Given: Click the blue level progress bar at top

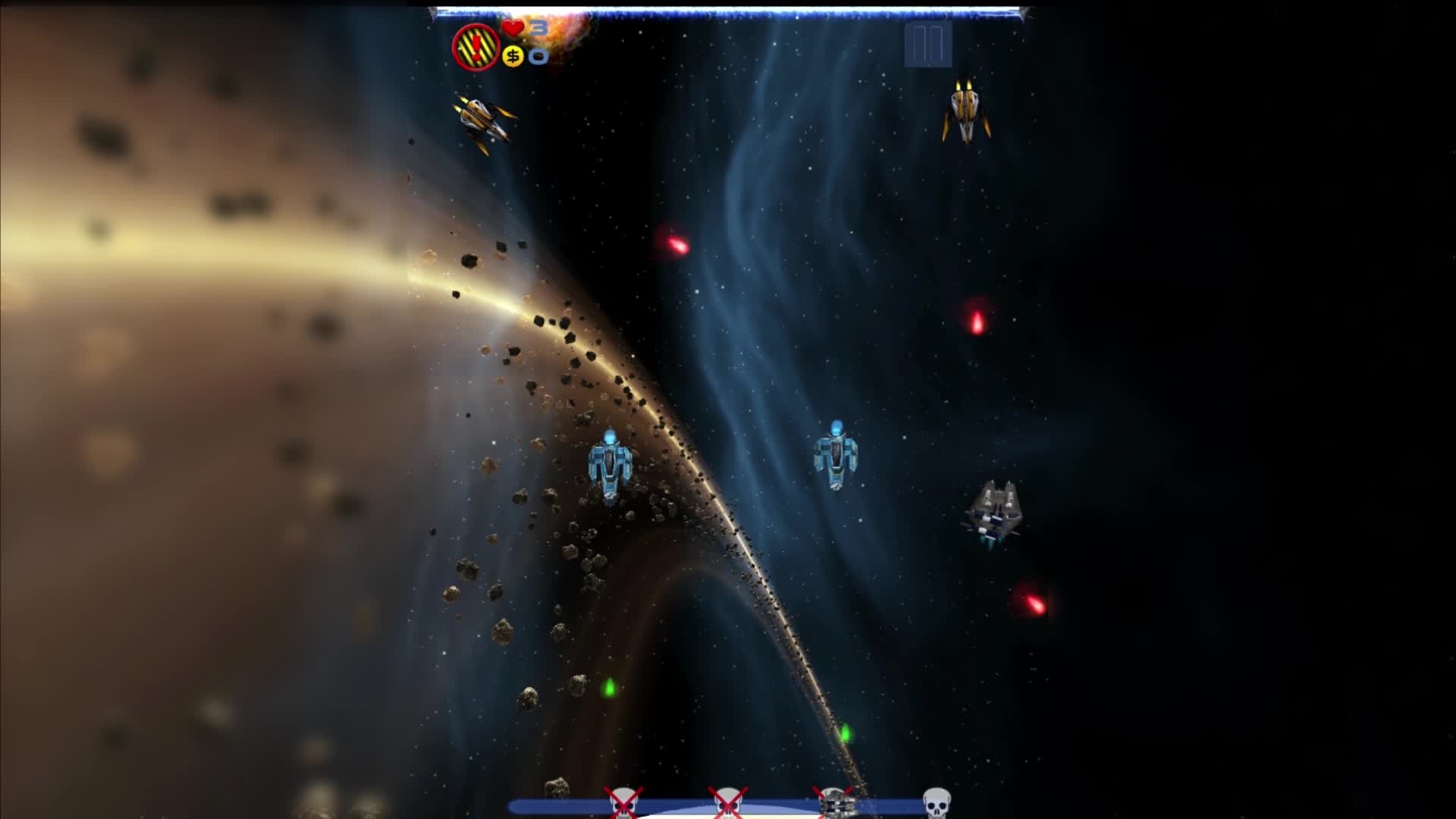Looking at the screenshot, I should click(728, 11).
